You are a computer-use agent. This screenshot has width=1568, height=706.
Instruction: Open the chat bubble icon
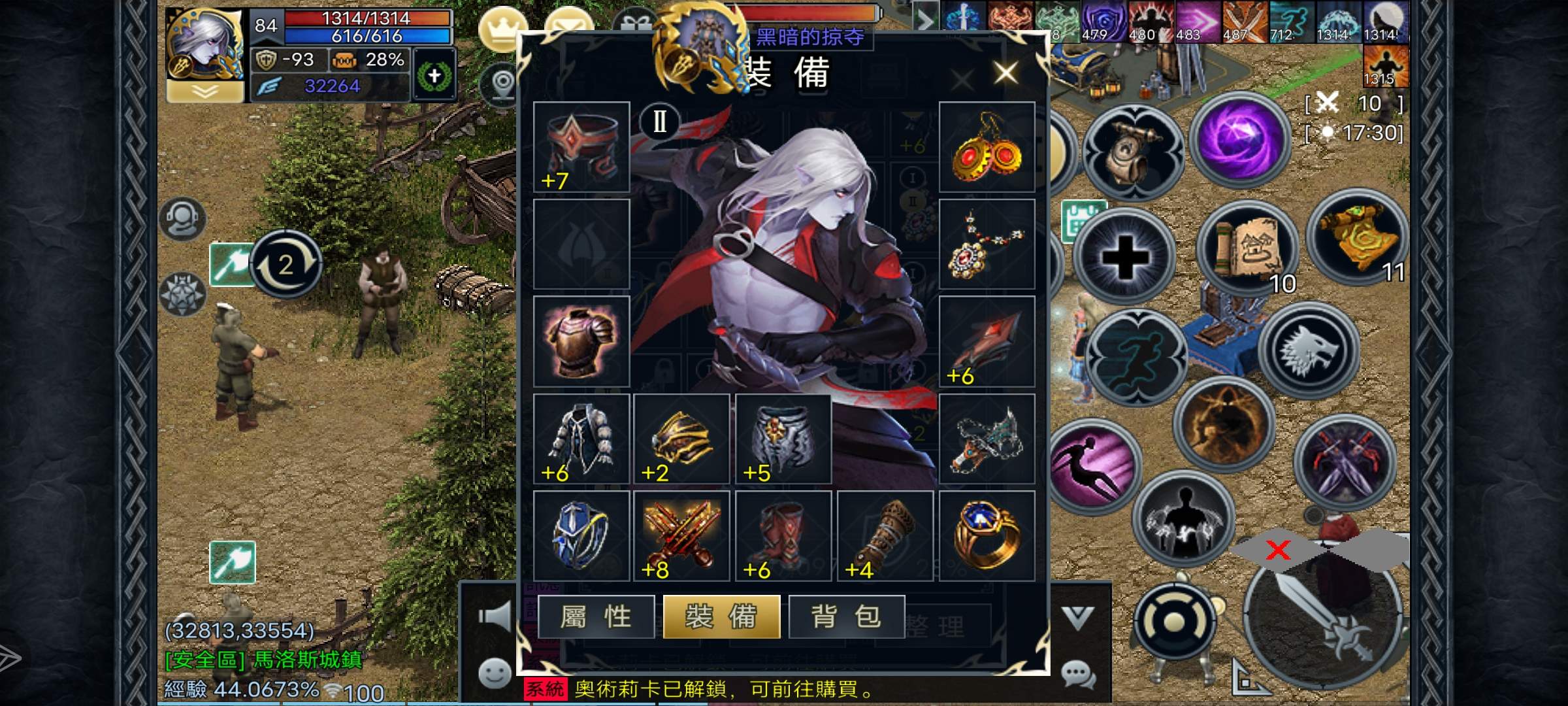[1077, 673]
